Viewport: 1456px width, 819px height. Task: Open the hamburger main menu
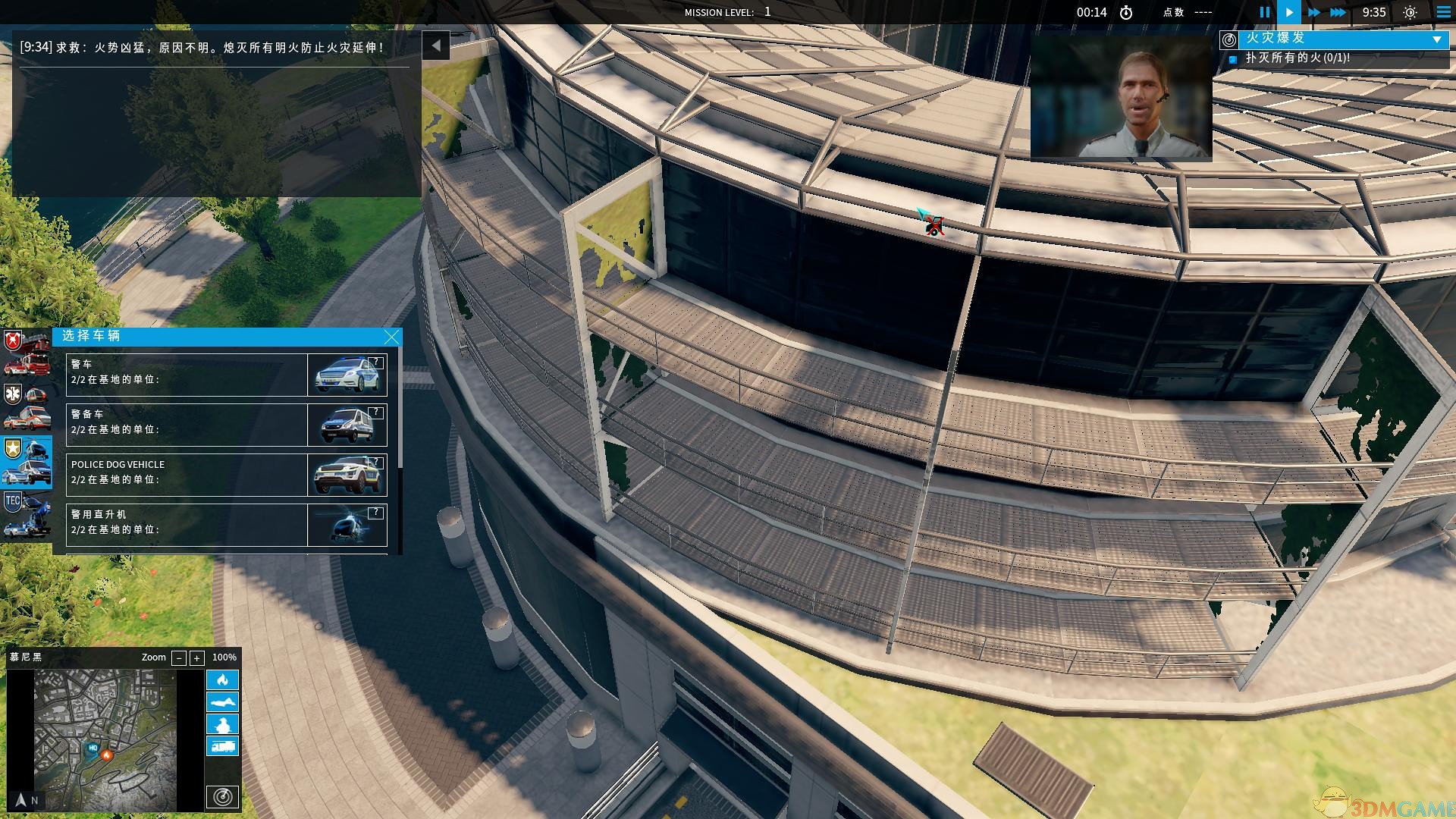[x=1443, y=12]
